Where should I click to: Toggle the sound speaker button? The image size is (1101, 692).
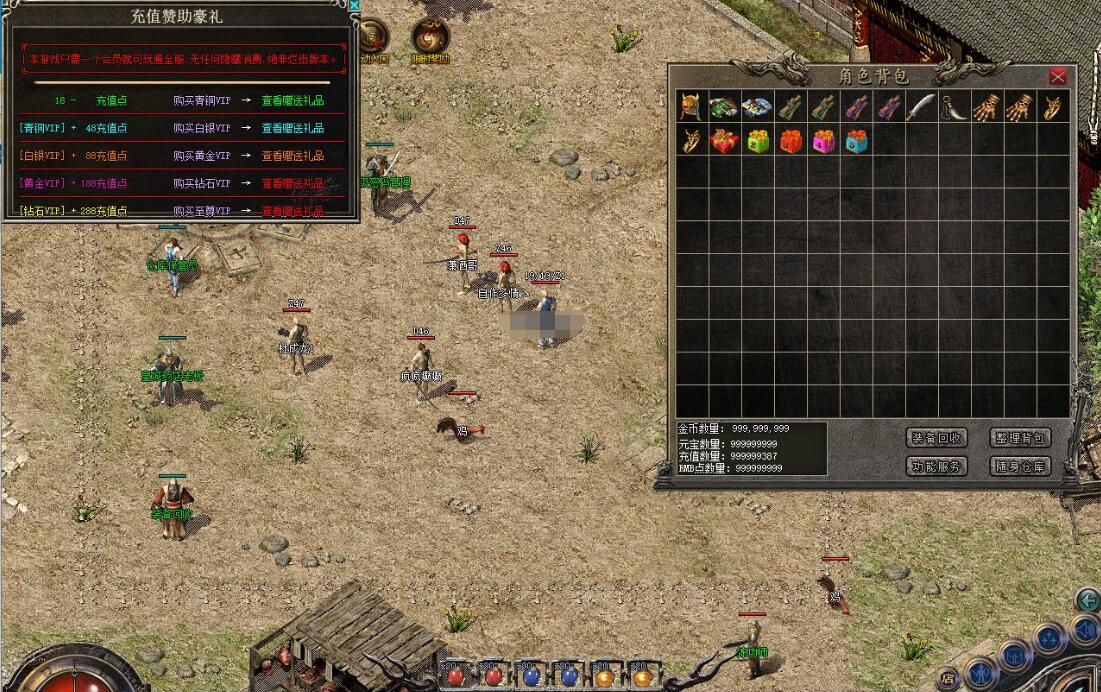(1083, 631)
